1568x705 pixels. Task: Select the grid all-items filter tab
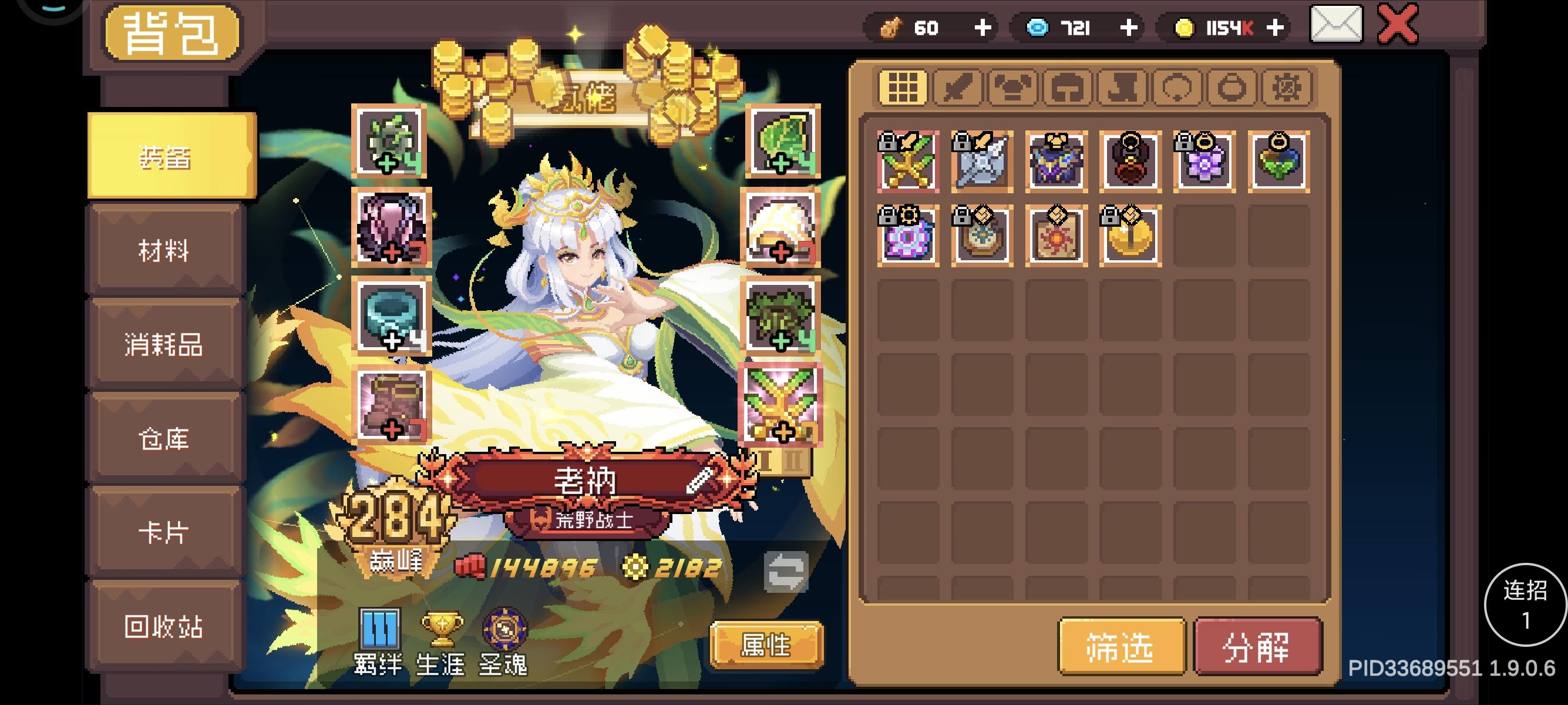903,87
